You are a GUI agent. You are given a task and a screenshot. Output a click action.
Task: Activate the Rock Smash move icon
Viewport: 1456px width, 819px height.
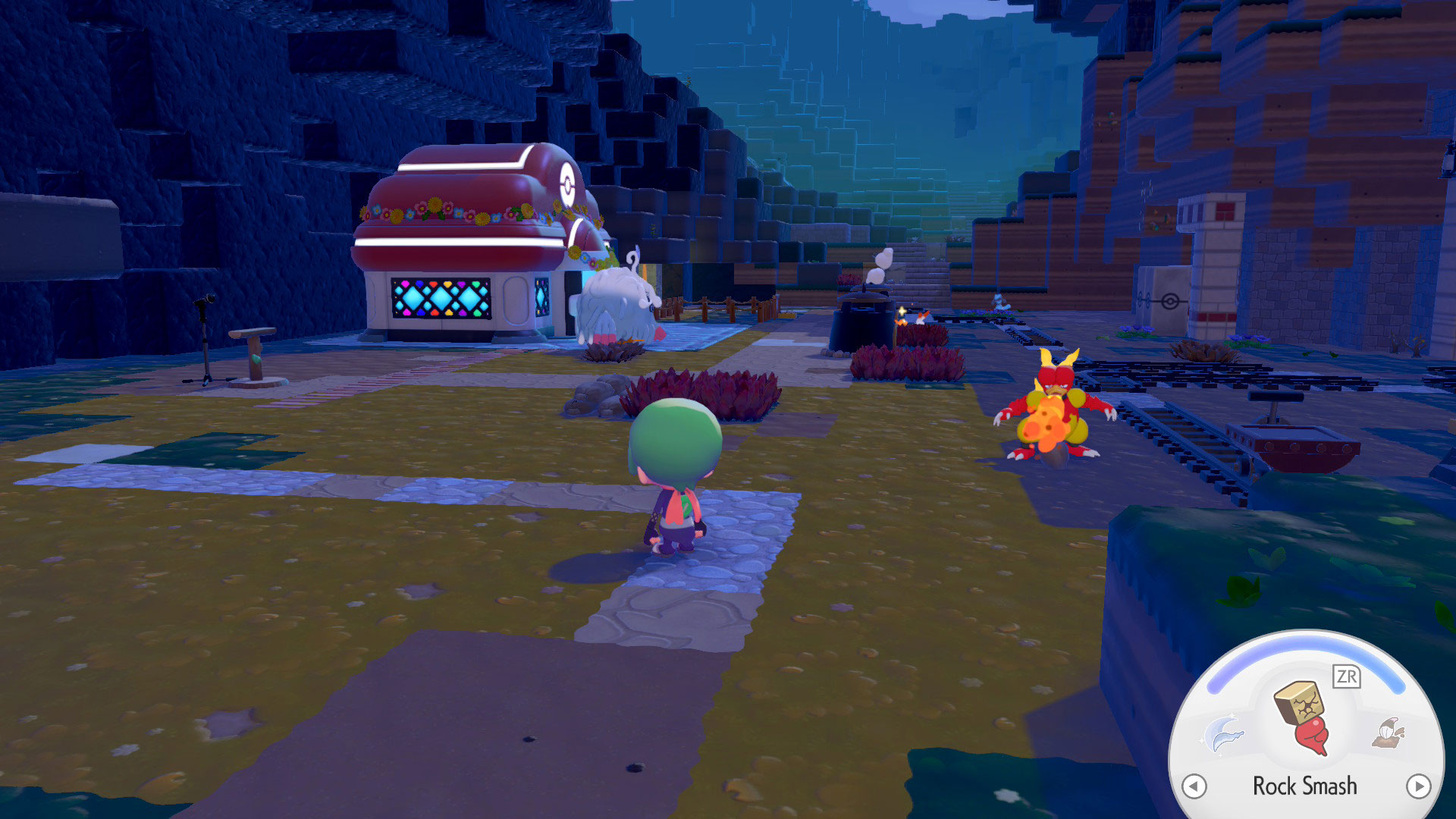[x=1304, y=717]
